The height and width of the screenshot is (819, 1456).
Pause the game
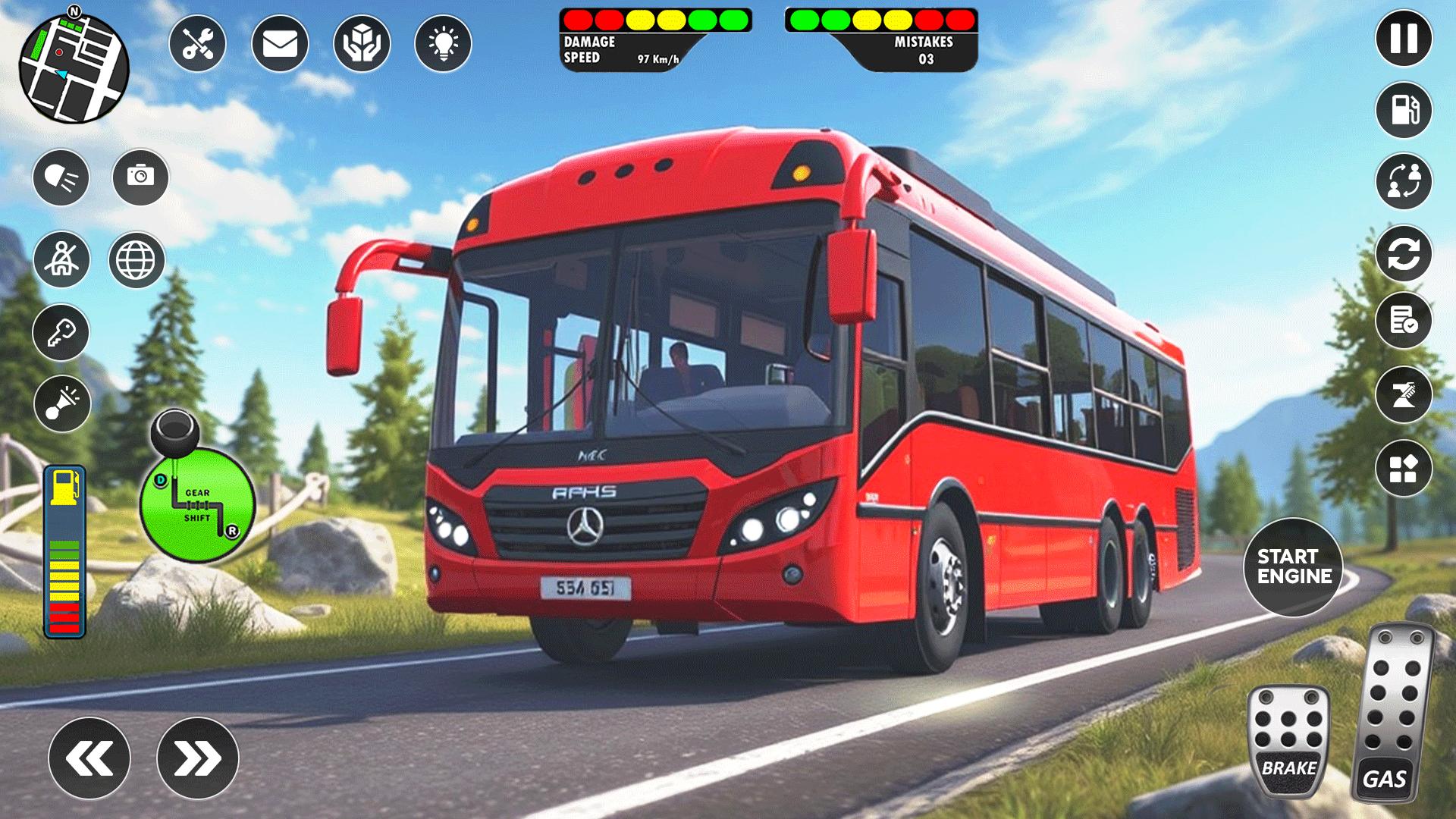pos(1404,38)
